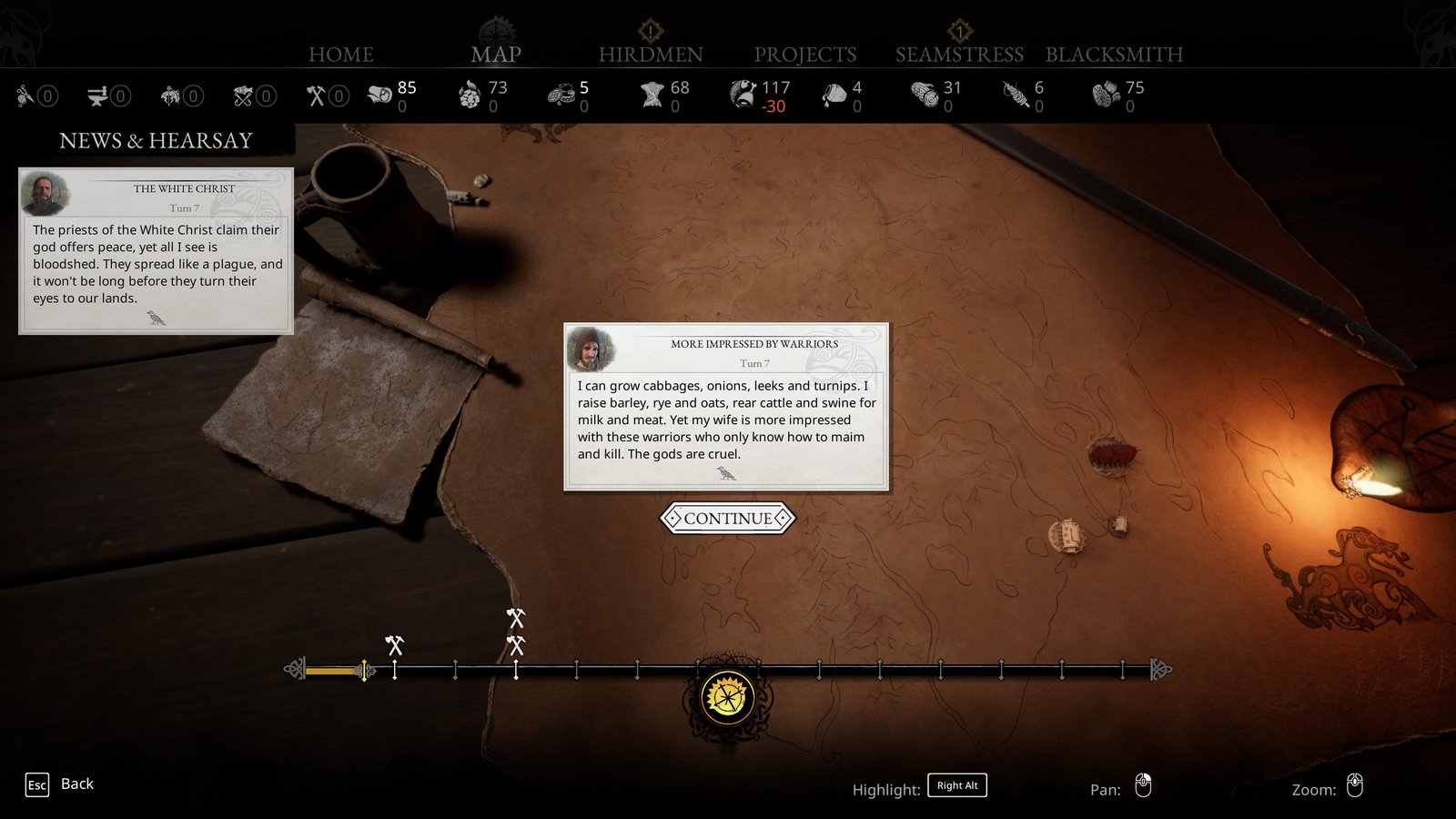Select the single hammer marker on timeline

[394, 646]
